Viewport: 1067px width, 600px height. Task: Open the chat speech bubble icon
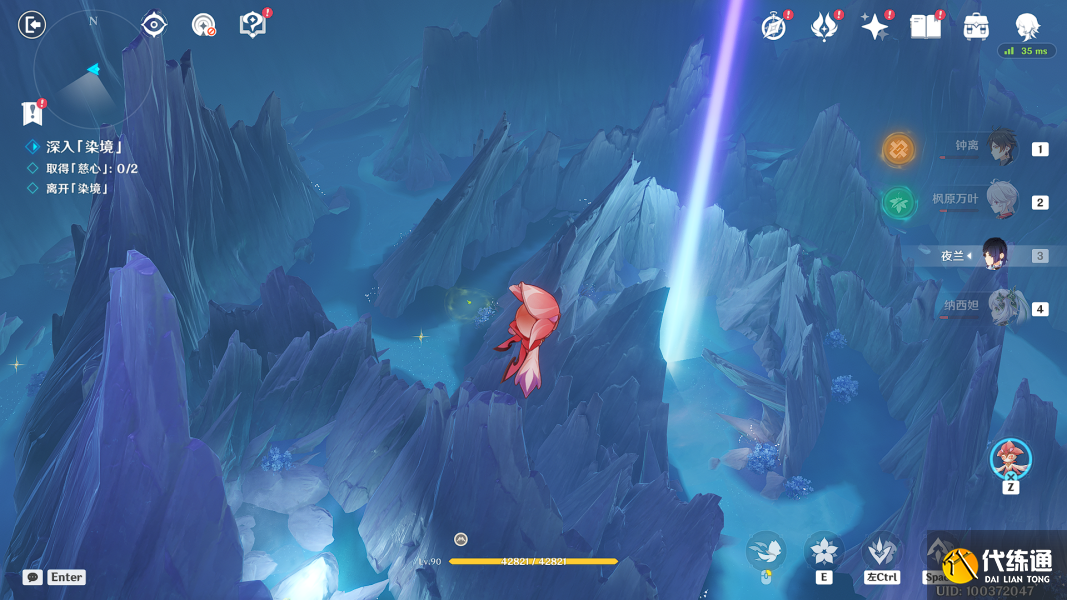33,577
